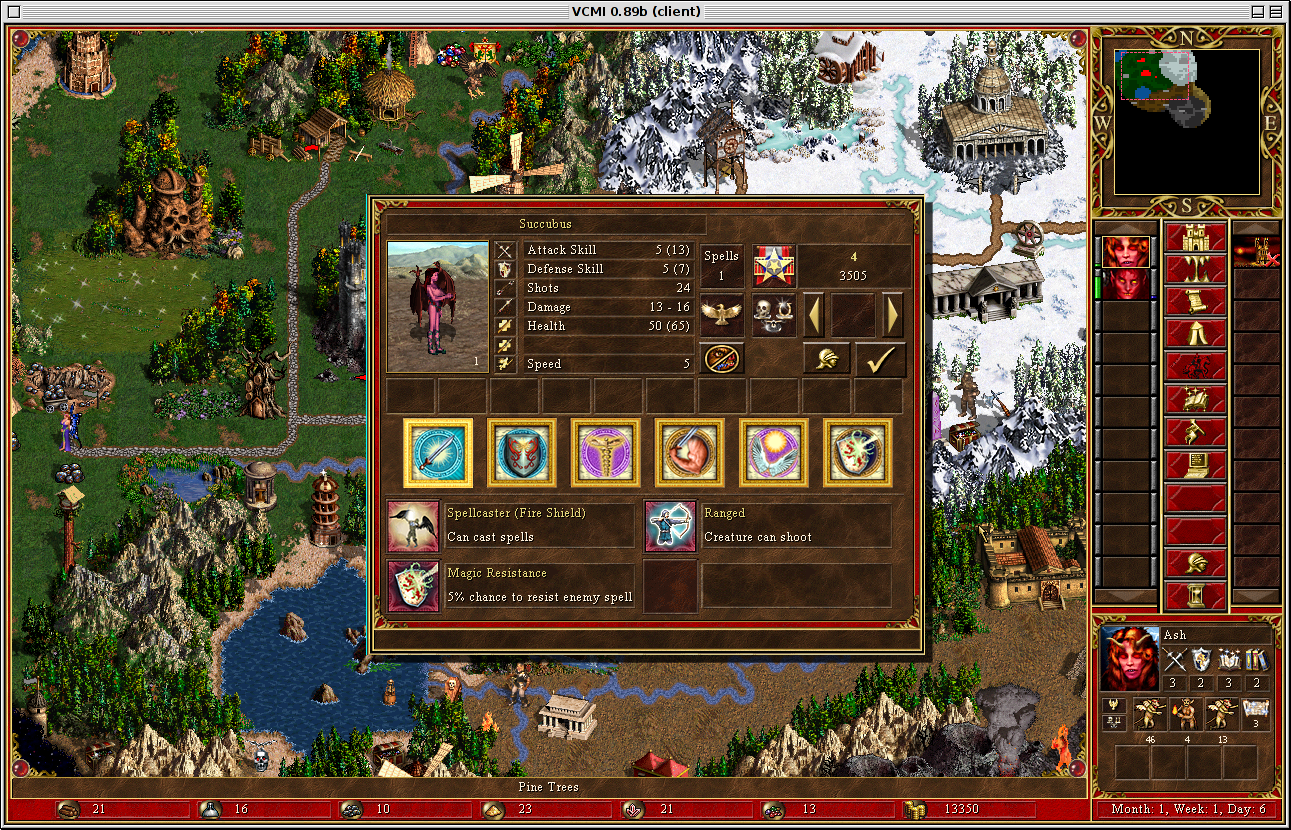This screenshot has height=830, width=1291.
Task: Open the kingdom overview castle button
Action: (x=1196, y=238)
